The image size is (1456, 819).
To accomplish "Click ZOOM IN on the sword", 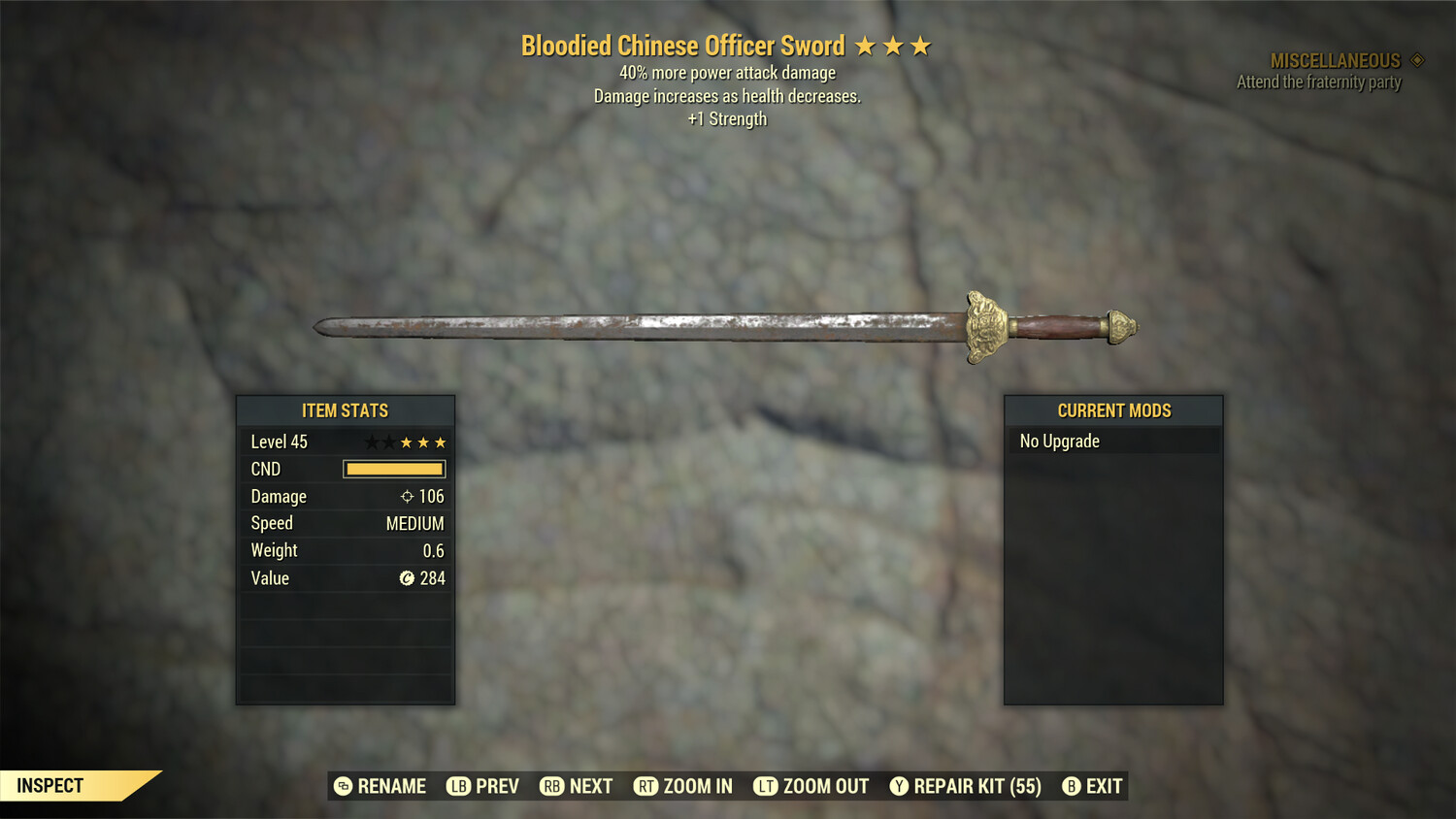I will [683, 786].
